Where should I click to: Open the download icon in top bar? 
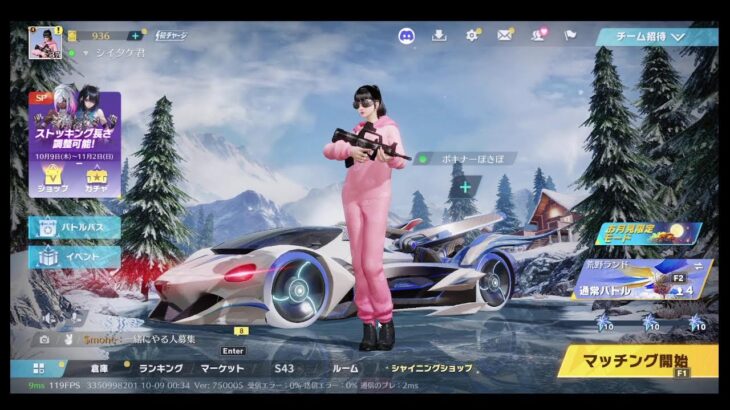coord(439,36)
